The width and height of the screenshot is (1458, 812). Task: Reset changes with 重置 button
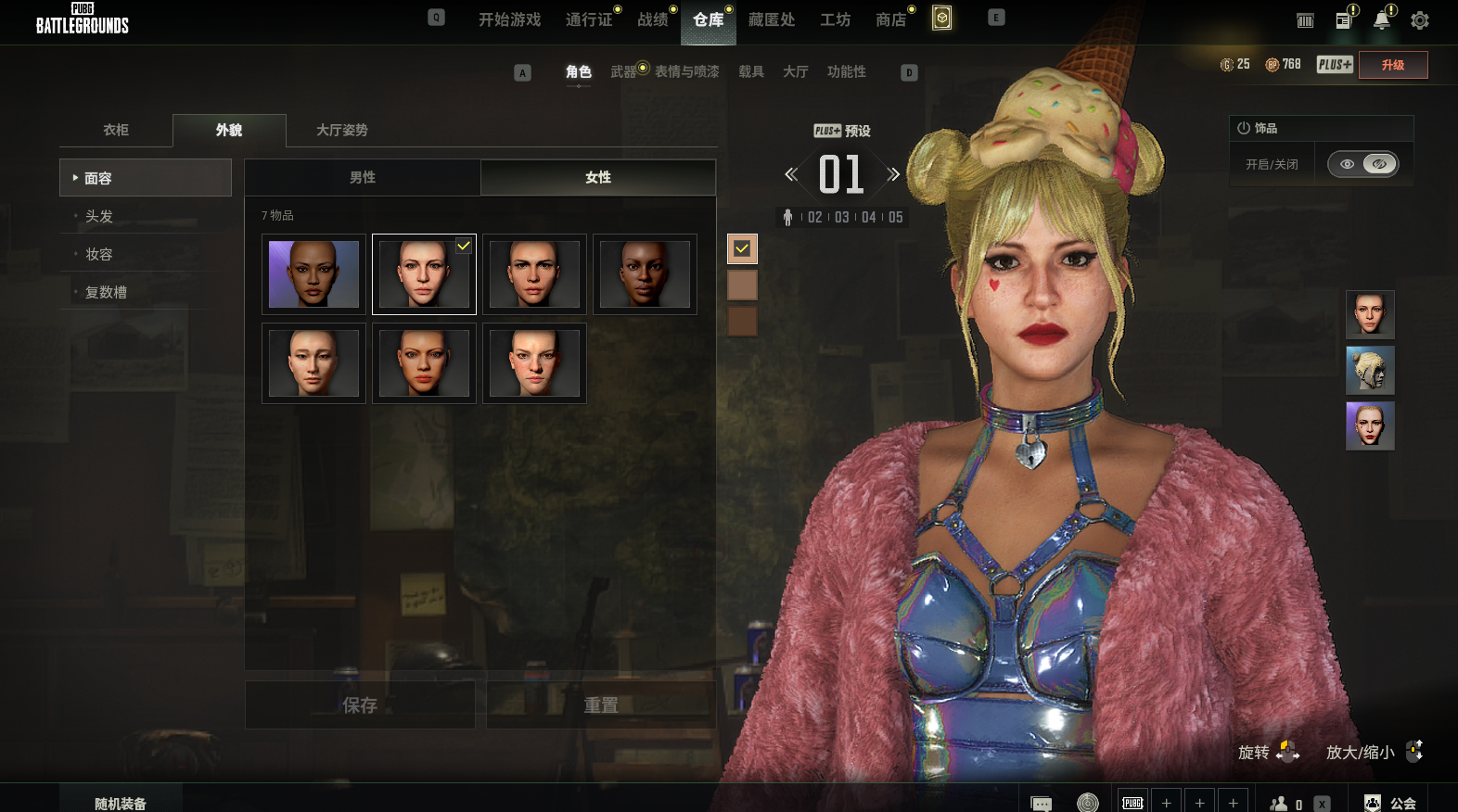601,705
